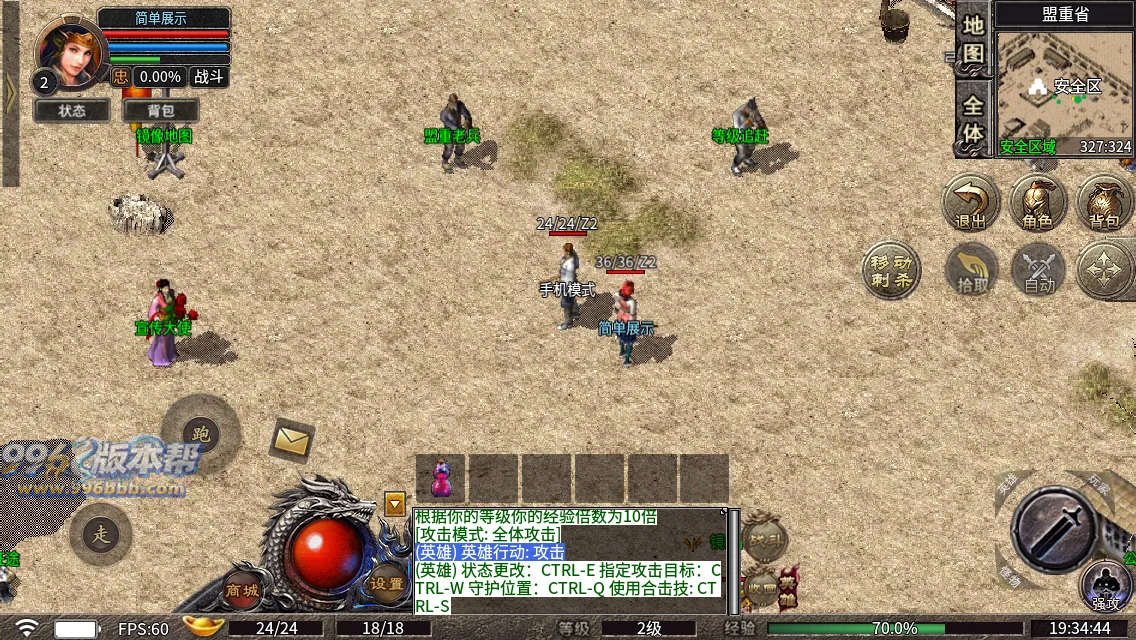
Task: Open the 角色 character helmet icon
Action: point(1037,203)
